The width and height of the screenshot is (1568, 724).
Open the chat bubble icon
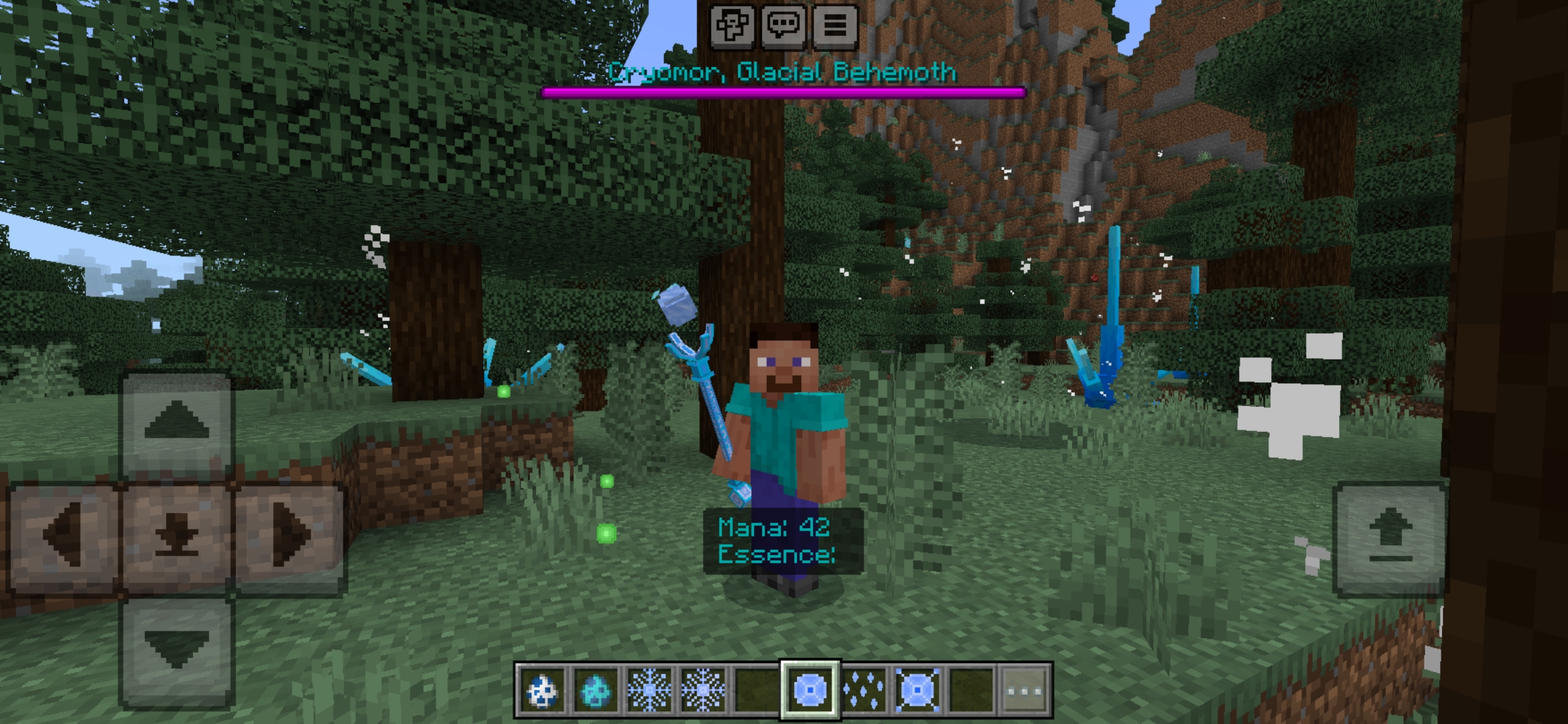[x=785, y=26]
